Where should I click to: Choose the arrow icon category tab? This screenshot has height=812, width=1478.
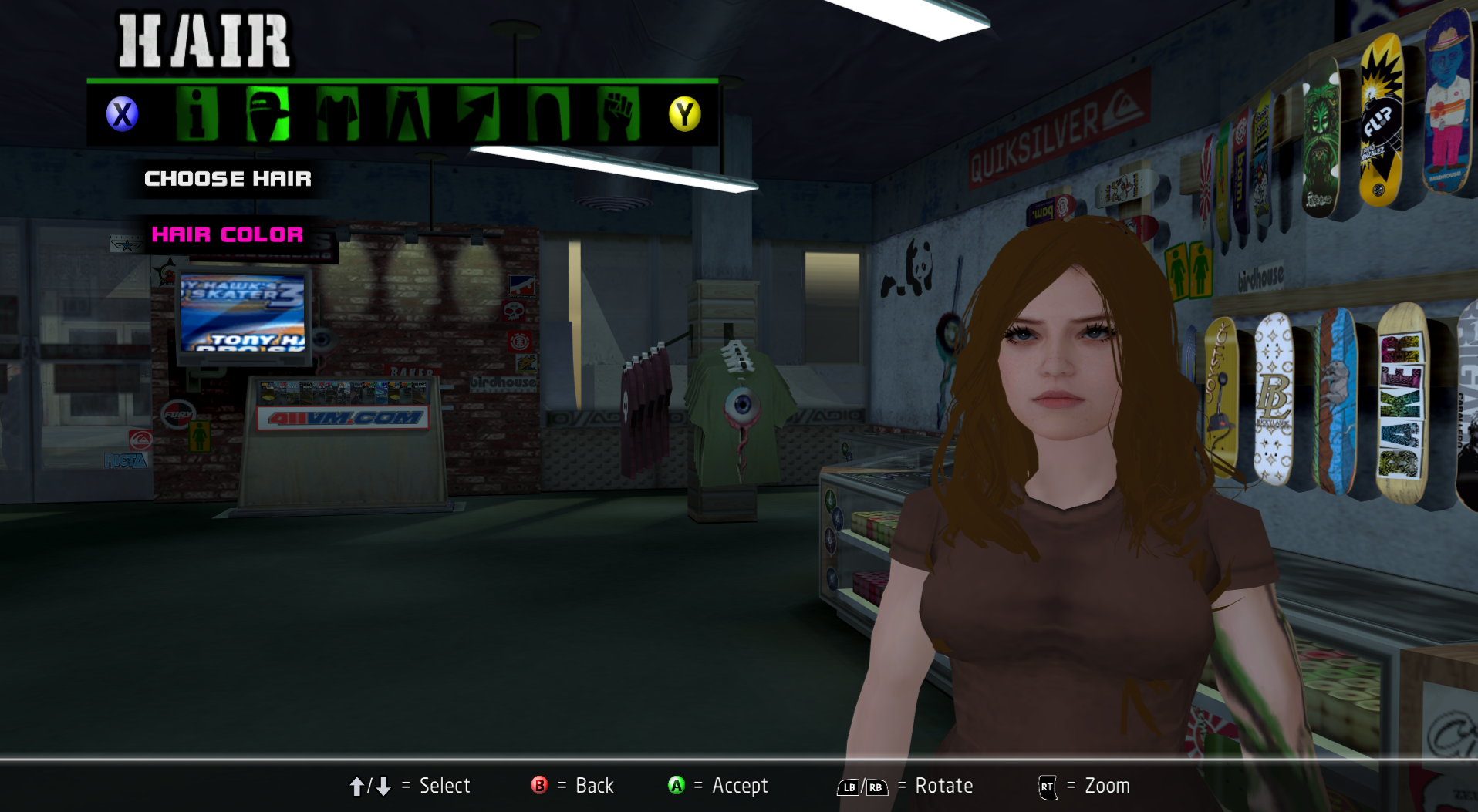pos(477,114)
